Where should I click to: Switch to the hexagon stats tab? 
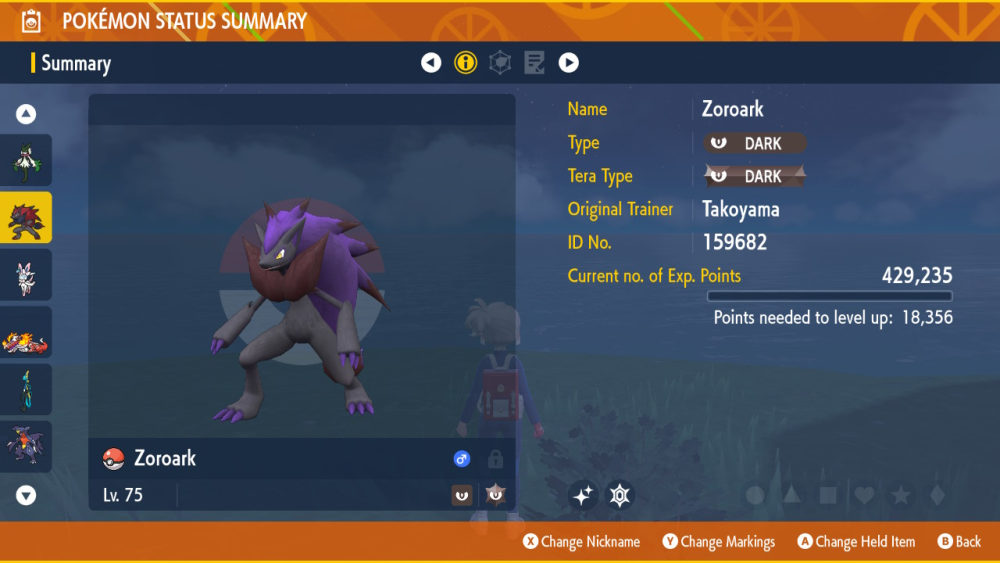(x=500, y=63)
